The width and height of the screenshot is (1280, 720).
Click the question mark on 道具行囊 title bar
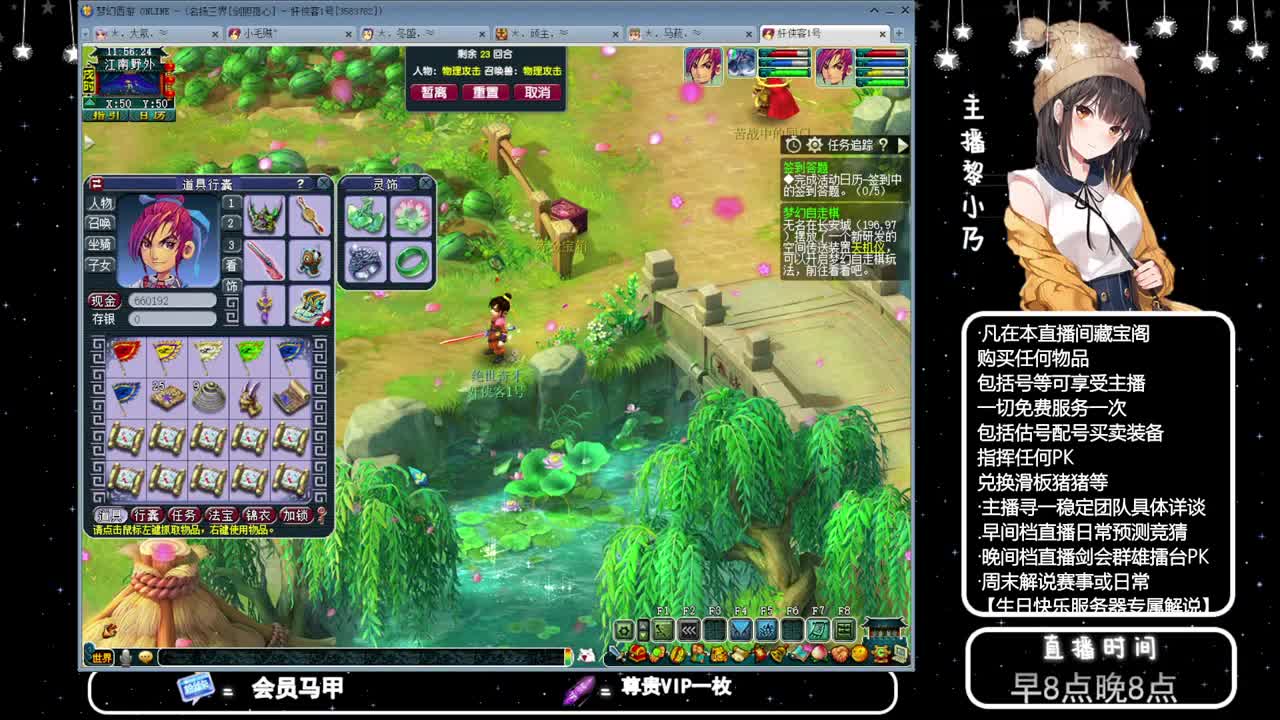[x=301, y=184]
